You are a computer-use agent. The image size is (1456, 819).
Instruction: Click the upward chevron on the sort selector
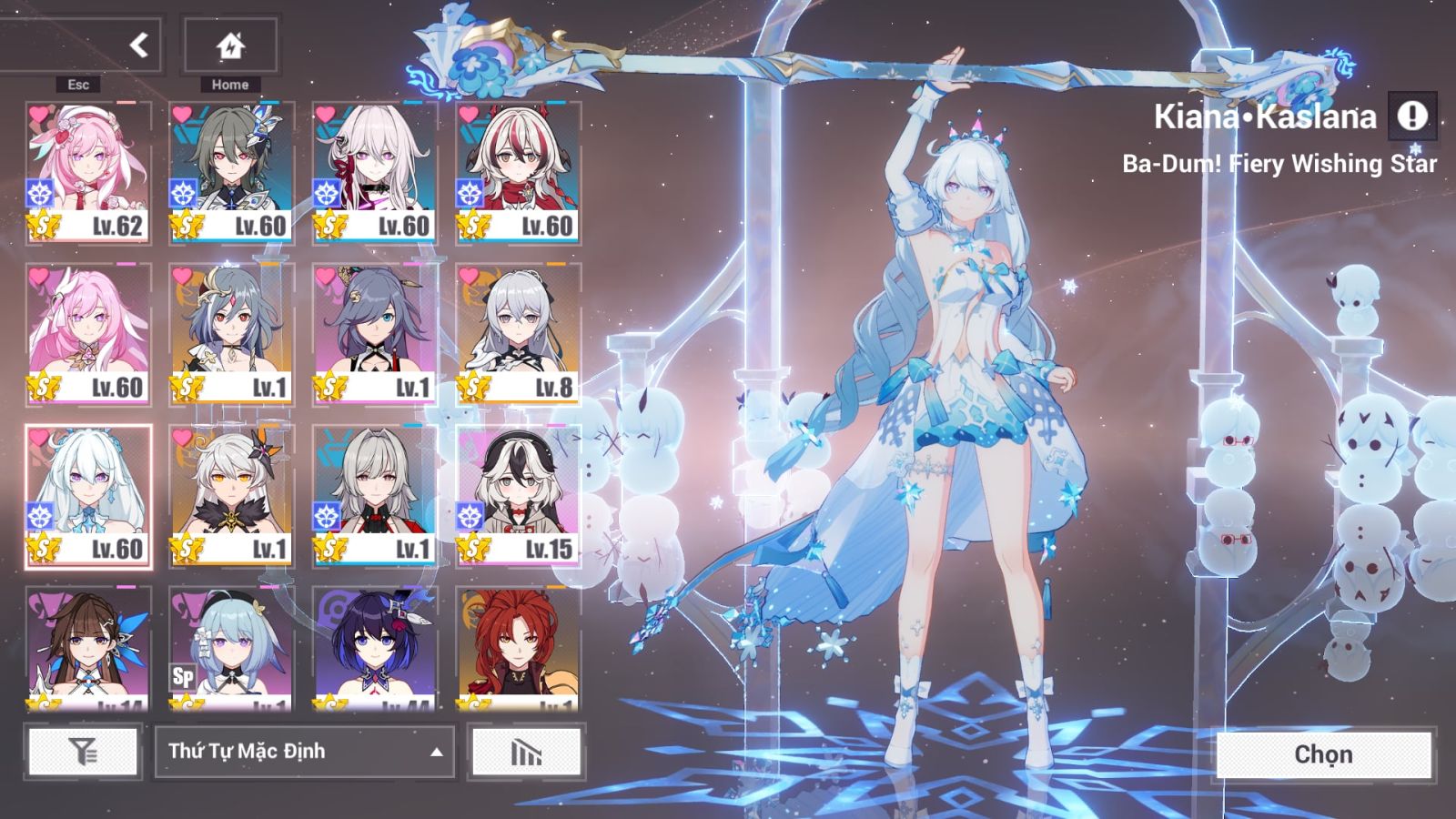435,753
